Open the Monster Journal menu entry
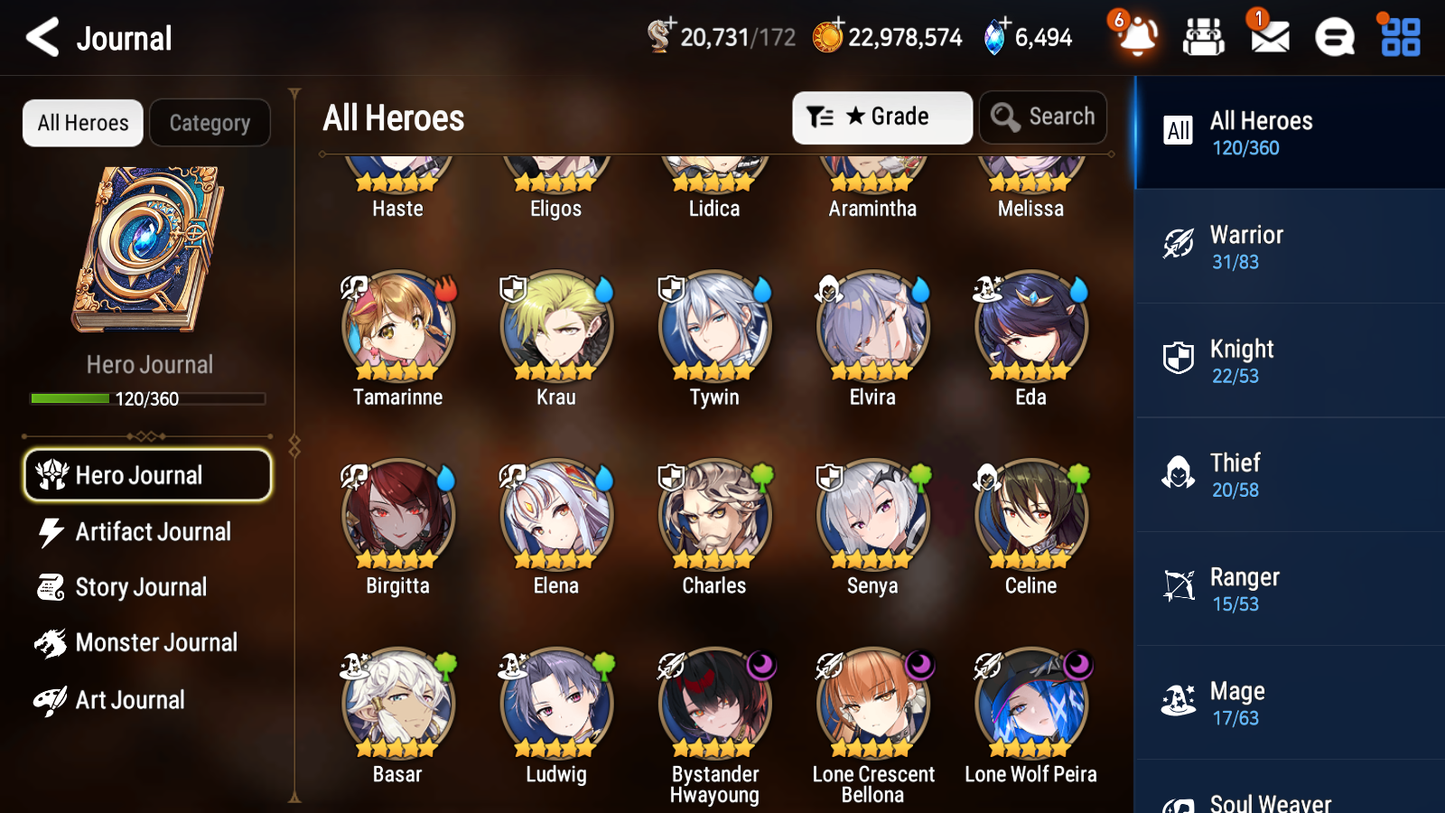Image resolution: width=1445 pixels, height=813 pixels. [x=157, y=643]
